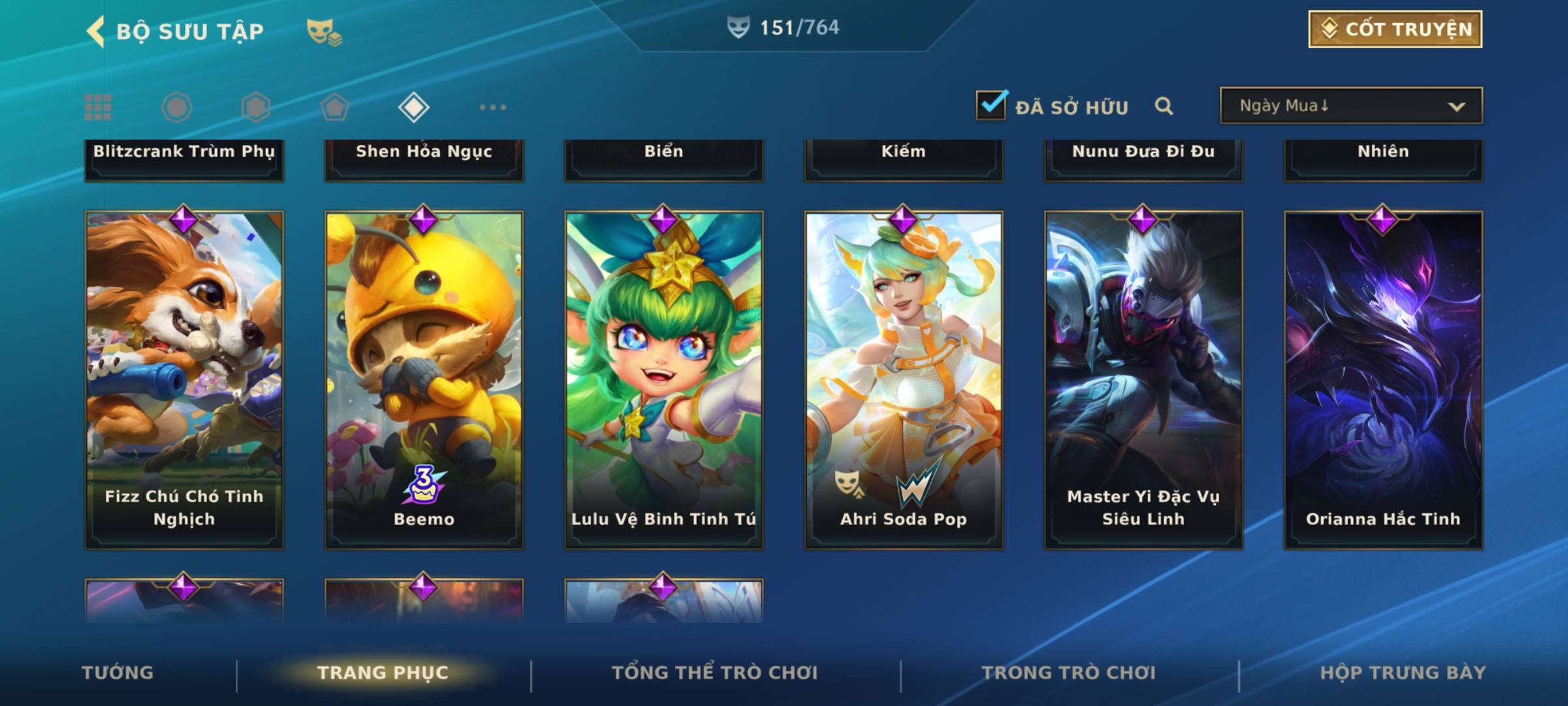This screenshot has height=706, width=1568.
Task: View the Orianna Hắc Tinh skin
Action: [x=1383, y=379]
